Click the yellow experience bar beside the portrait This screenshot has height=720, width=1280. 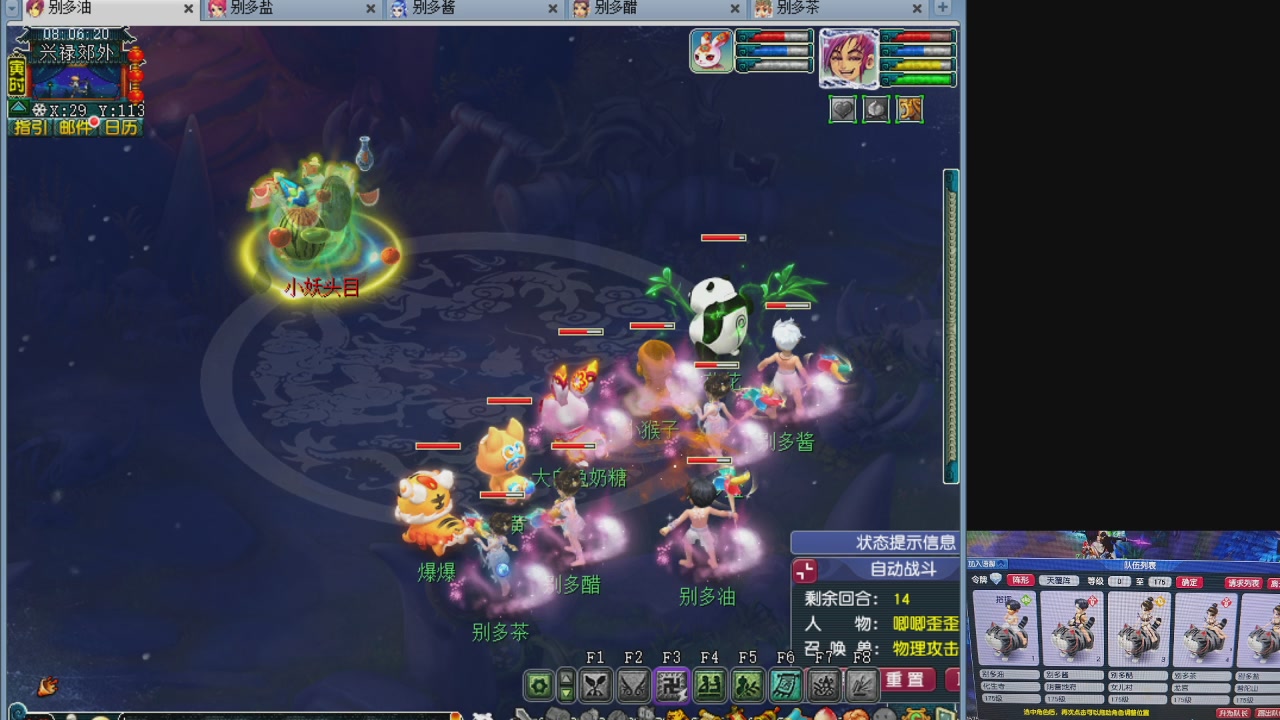(x=918, y=66)
